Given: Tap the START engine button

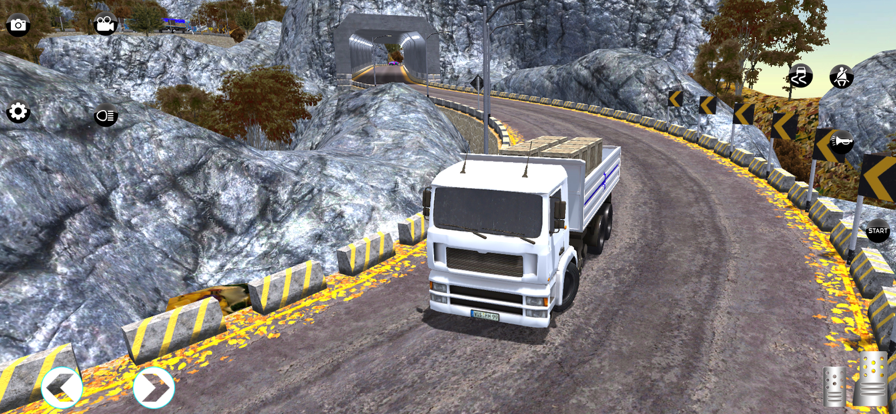Looking at the screenshot, I should [x=877, y=232].
